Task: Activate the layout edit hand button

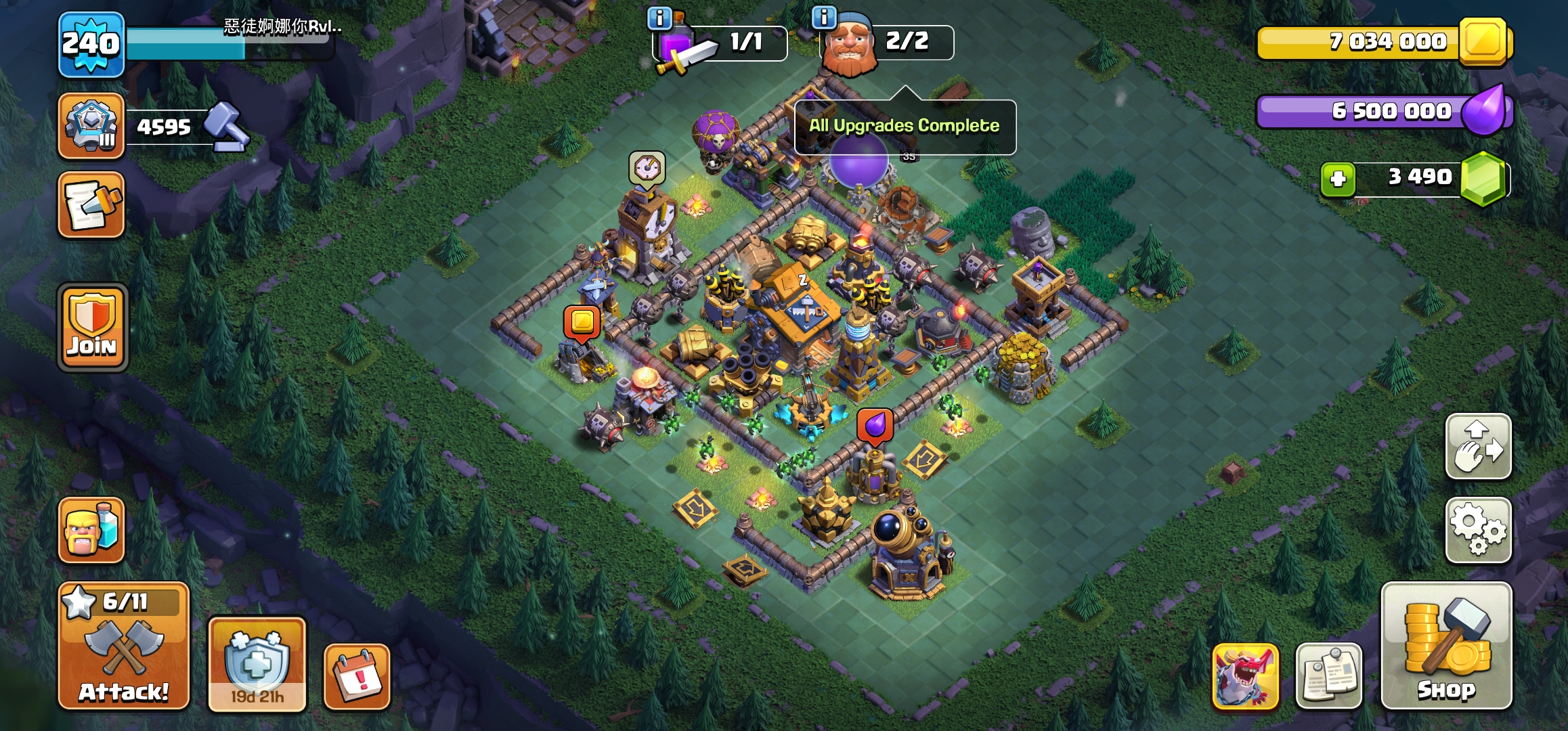Action: [1479, 447]
